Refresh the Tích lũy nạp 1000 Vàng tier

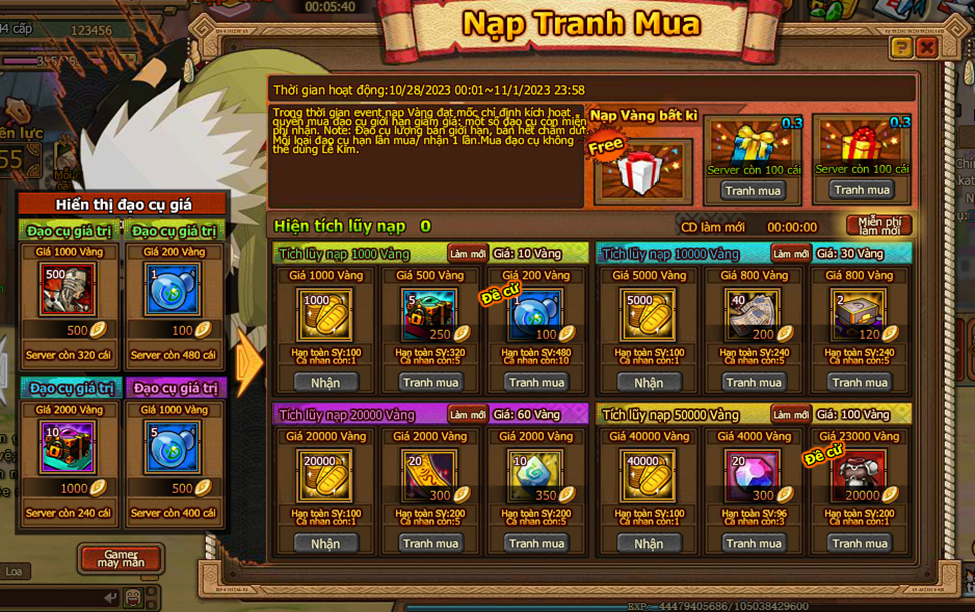[467, 254]
